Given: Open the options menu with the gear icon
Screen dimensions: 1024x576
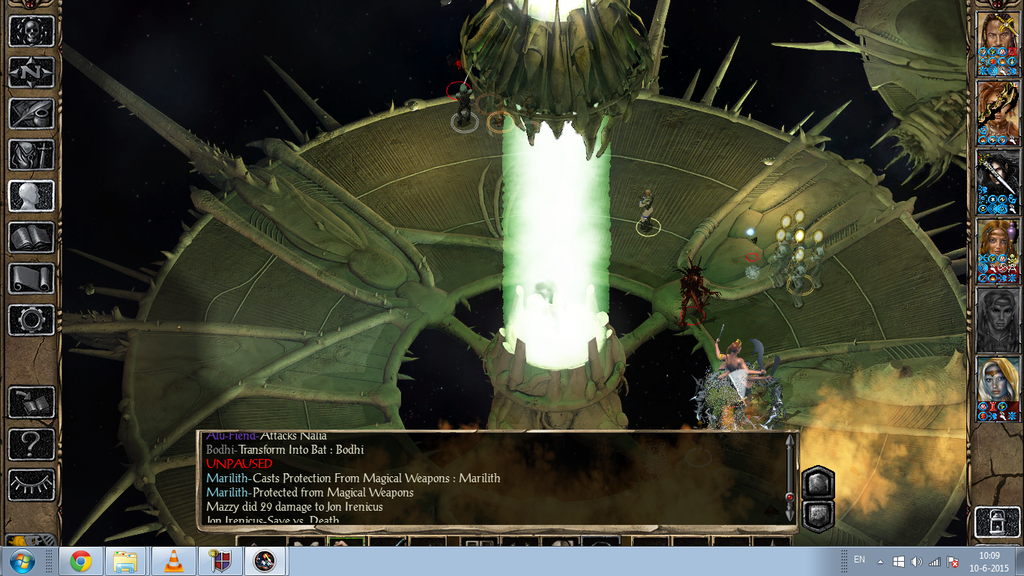Looking at the screenshot, I should [x=31, y=320].
